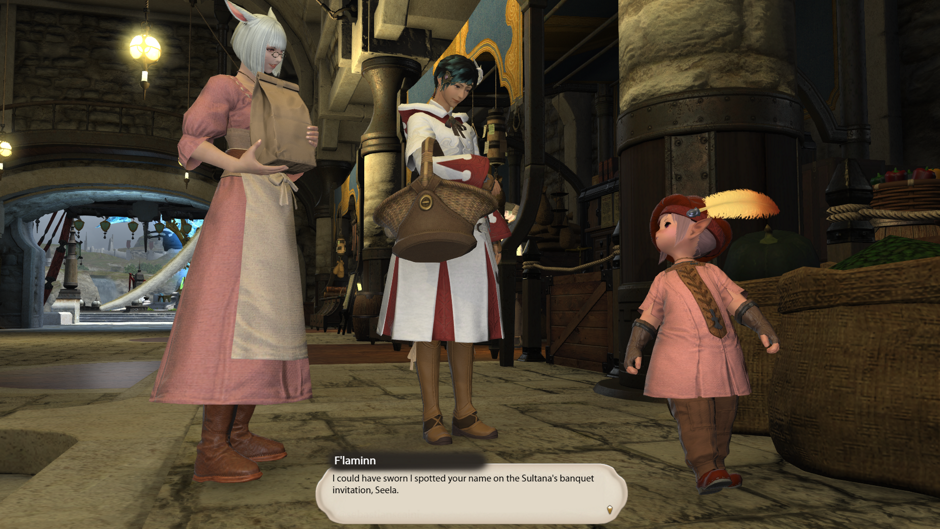Click the dialogue continue arrow marker
The height and width of the screenshot is (529, 940).
point(610,510)
